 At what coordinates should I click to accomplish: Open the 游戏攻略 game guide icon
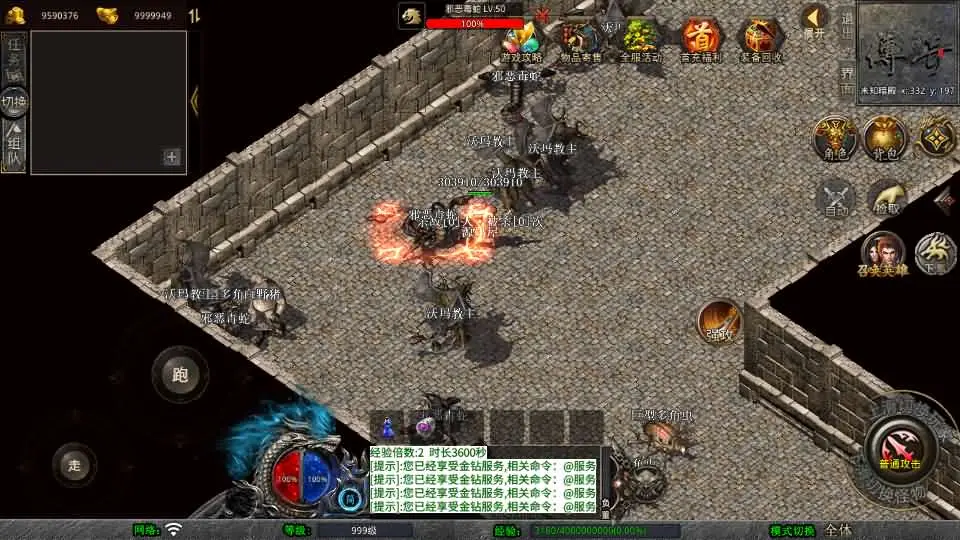pyautogui.click(x=521, y=41)
